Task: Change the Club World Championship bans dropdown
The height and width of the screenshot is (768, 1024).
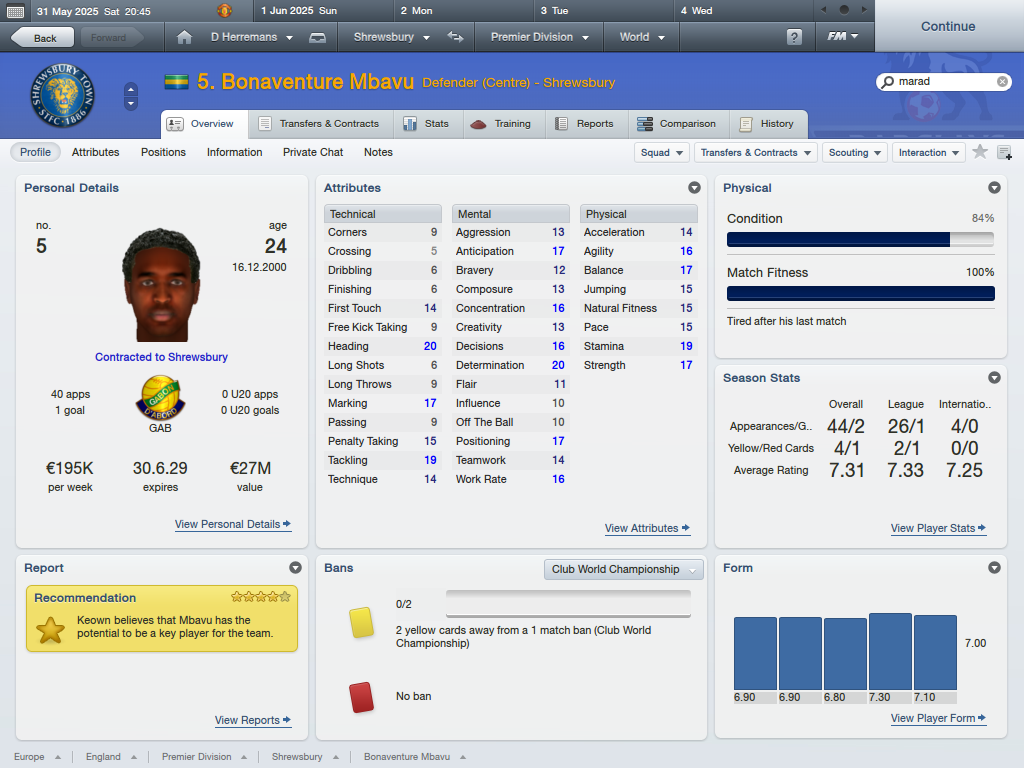Action: [624, 569]
